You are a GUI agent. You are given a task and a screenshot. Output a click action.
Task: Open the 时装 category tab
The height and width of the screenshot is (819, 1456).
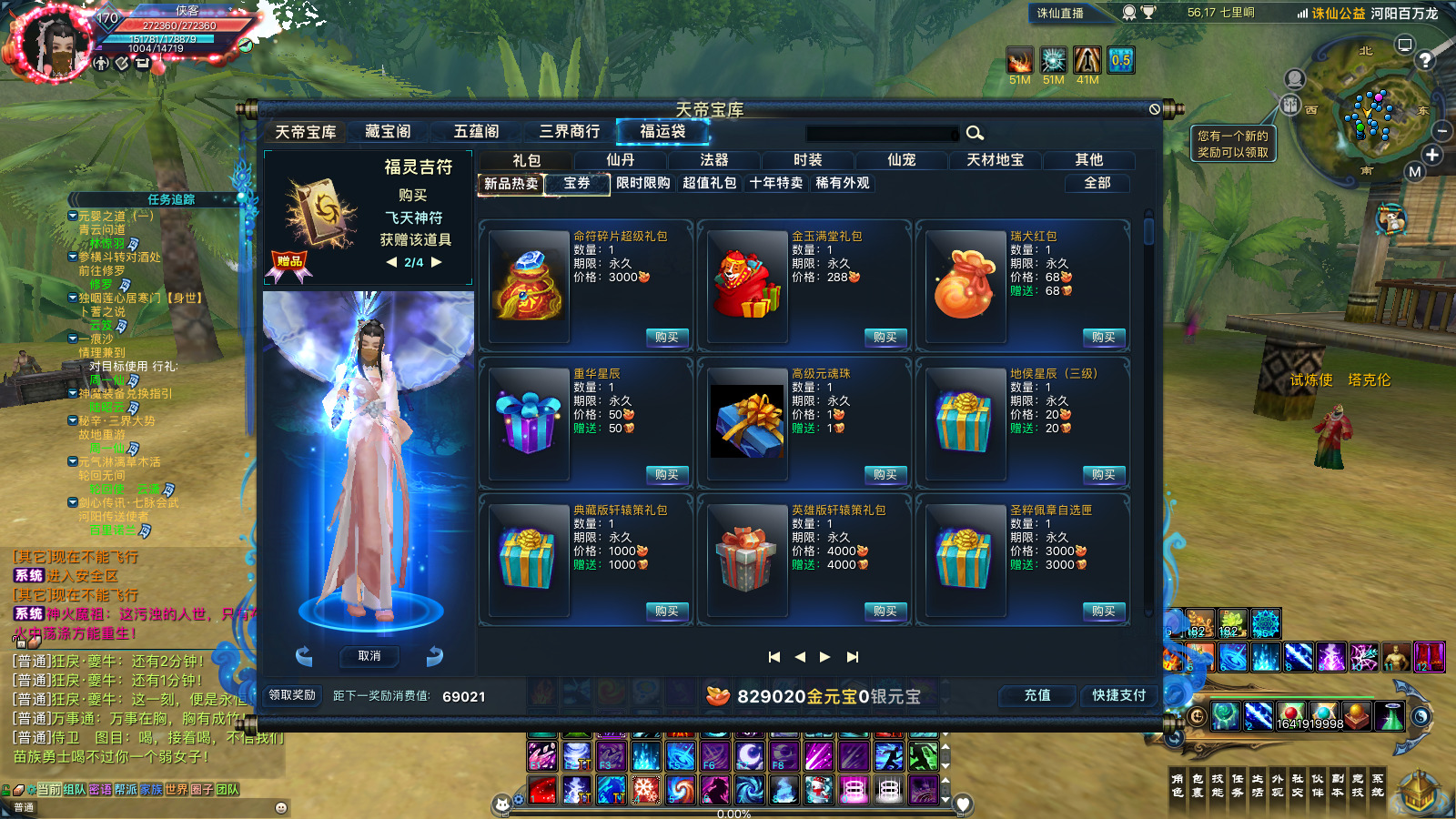809,159
